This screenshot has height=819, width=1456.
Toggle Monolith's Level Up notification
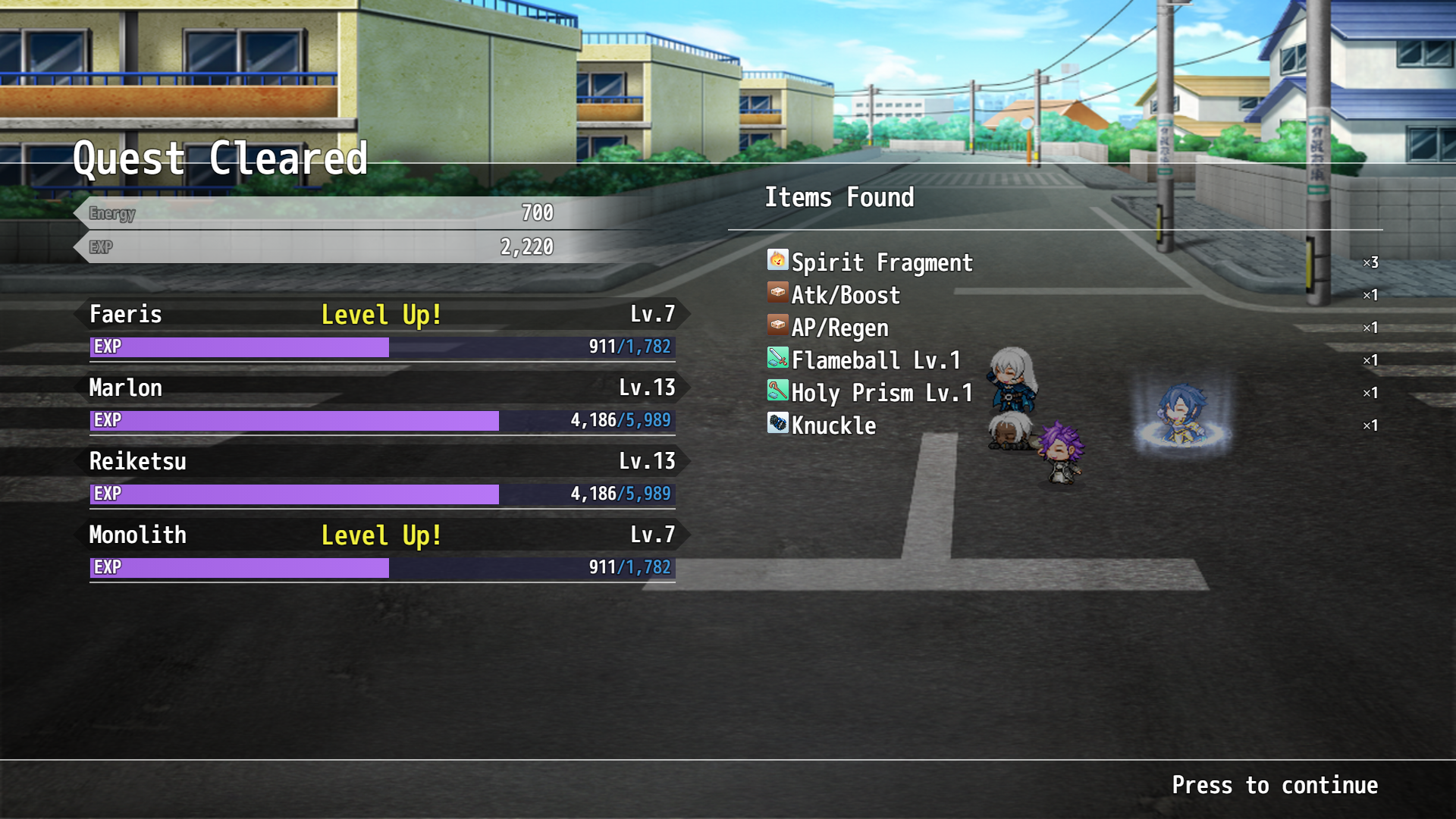pyautogui.click(x=381, y=535)
